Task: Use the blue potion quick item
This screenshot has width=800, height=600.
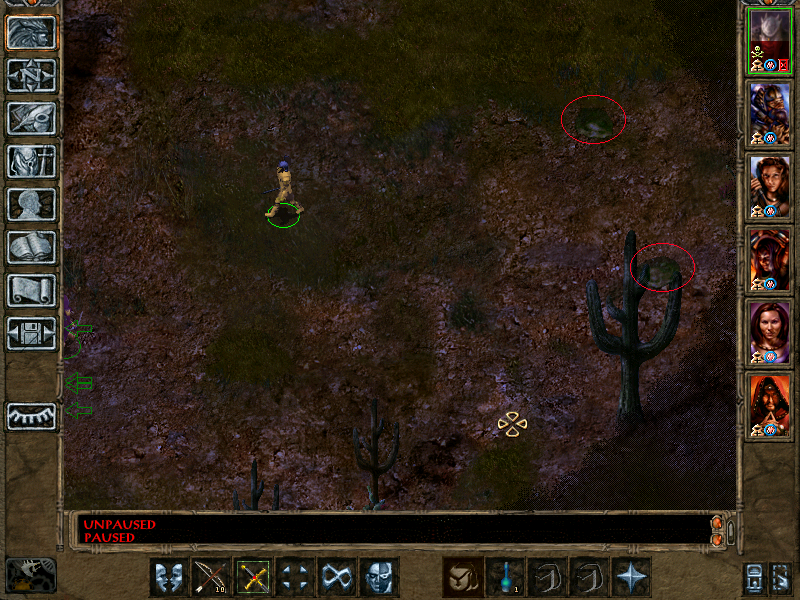Action: [x=504, y=576]
